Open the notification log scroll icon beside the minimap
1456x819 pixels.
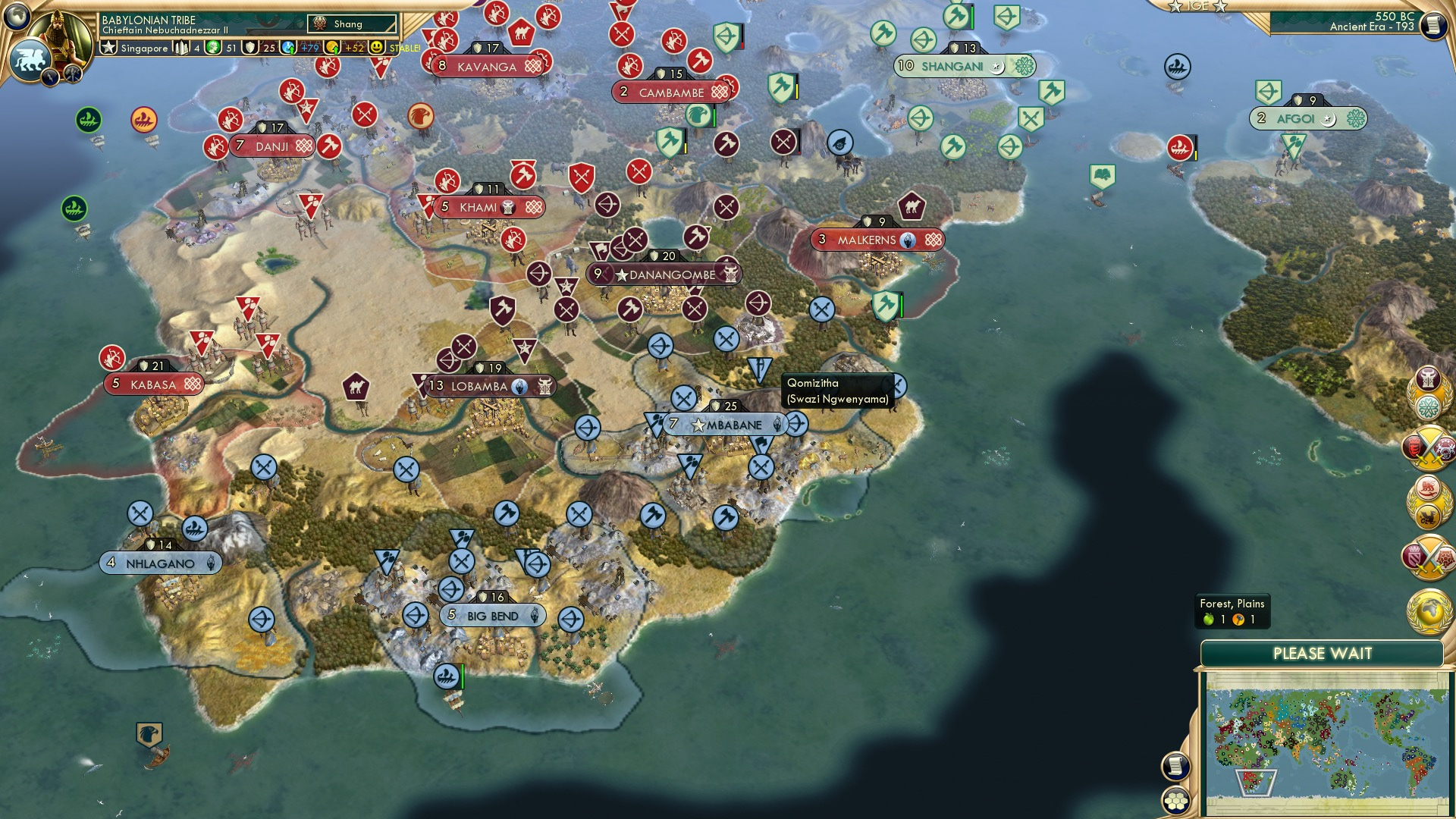point(1175,767)
